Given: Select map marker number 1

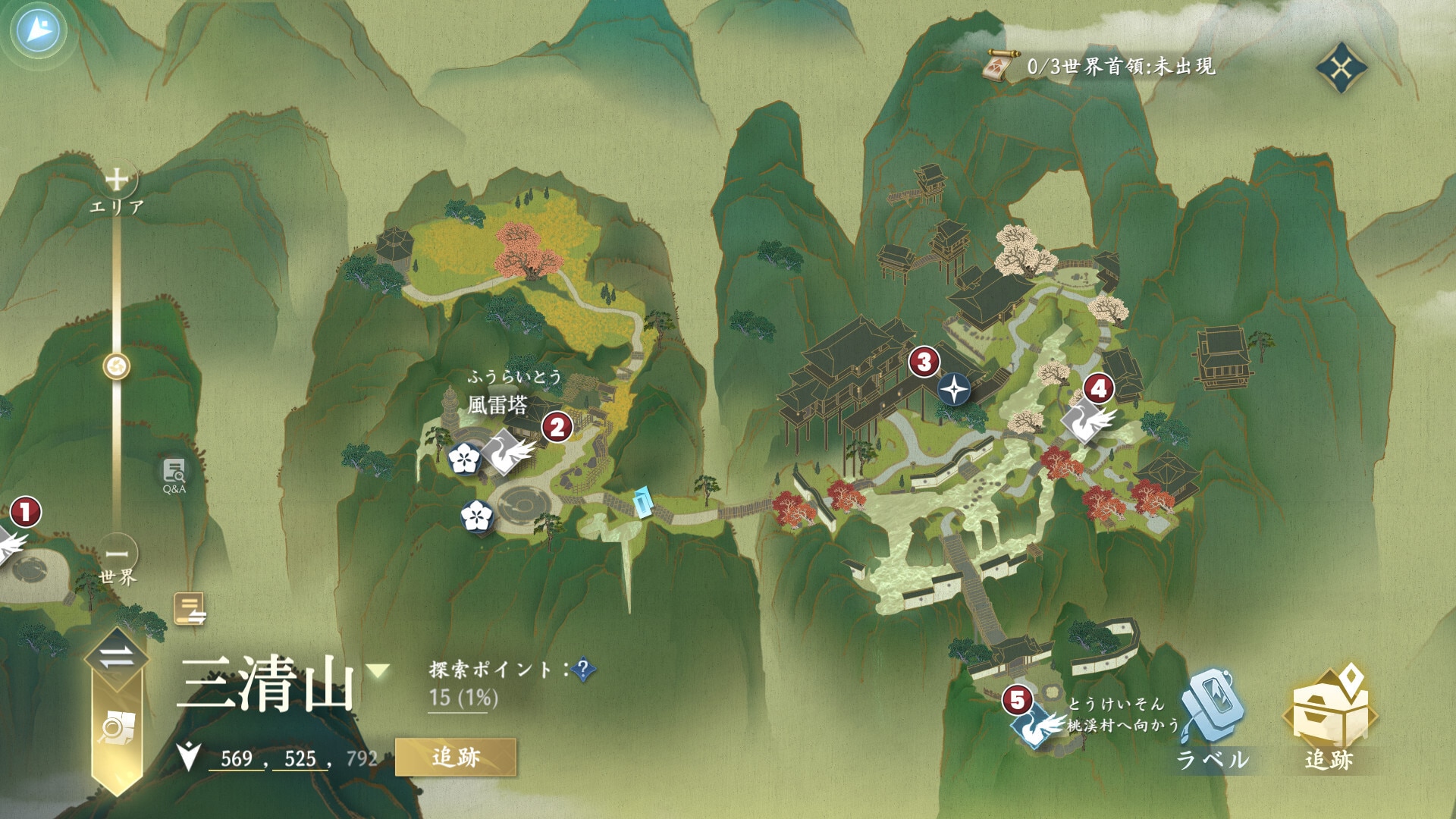Looking at the screenshot, I should point(25,512).
